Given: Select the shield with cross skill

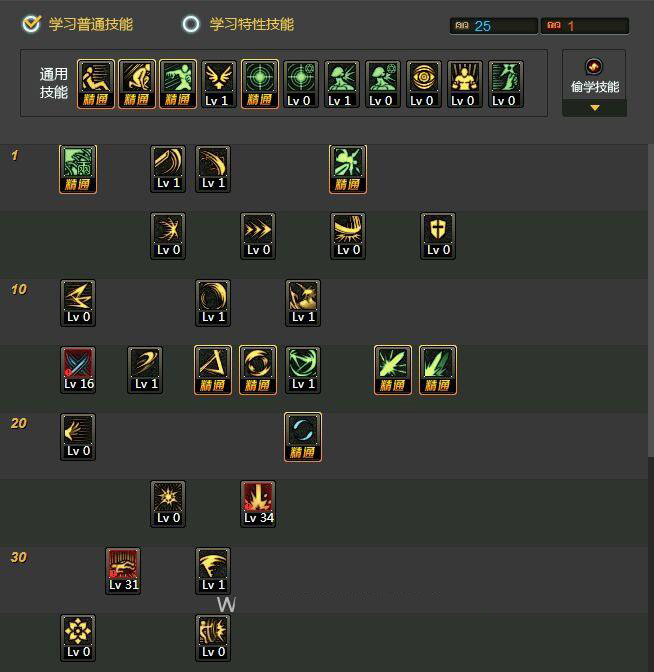Looking at the screenshot, I should click(x=438, y=236).
